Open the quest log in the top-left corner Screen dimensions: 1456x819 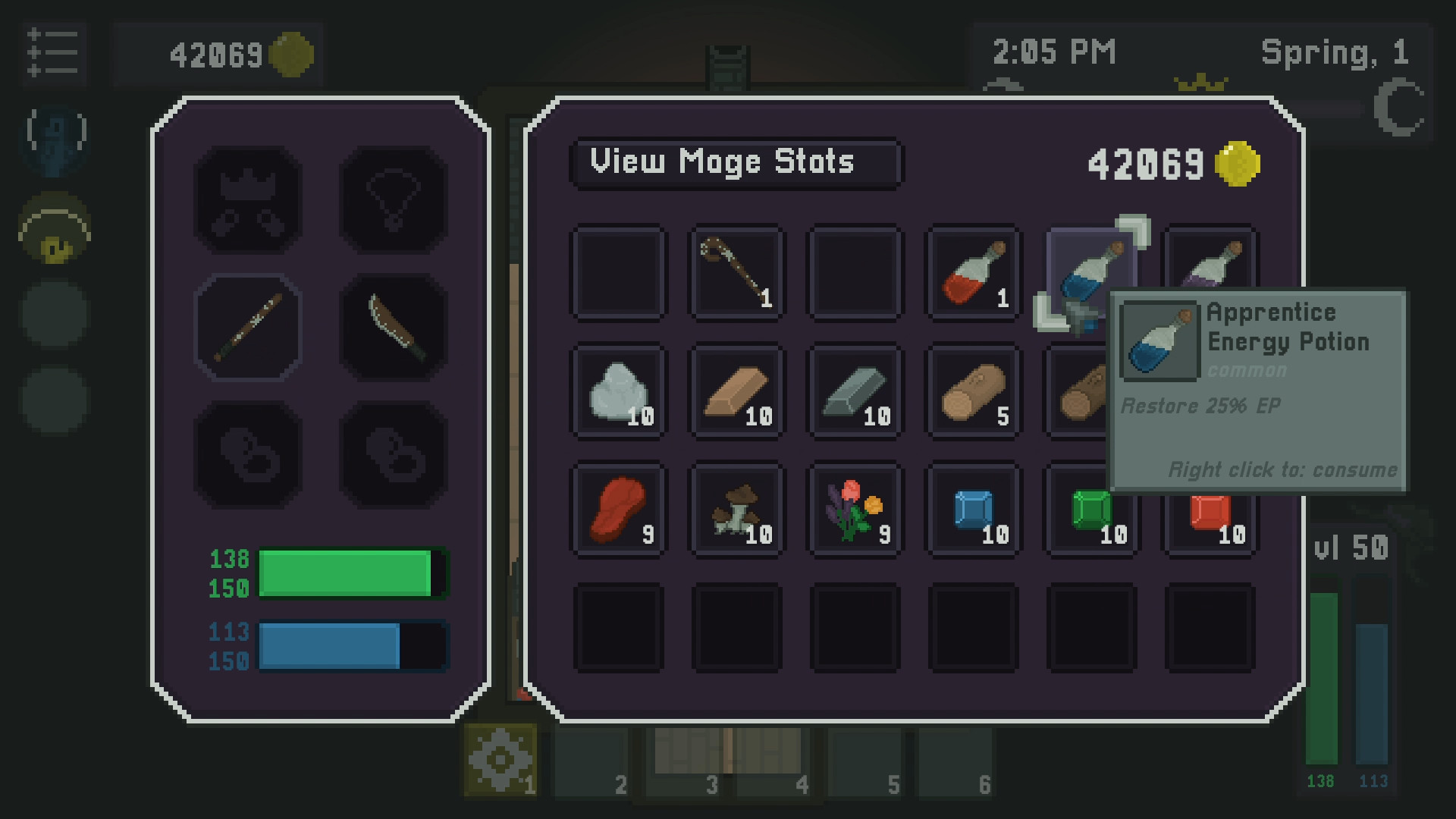point(54,53)
